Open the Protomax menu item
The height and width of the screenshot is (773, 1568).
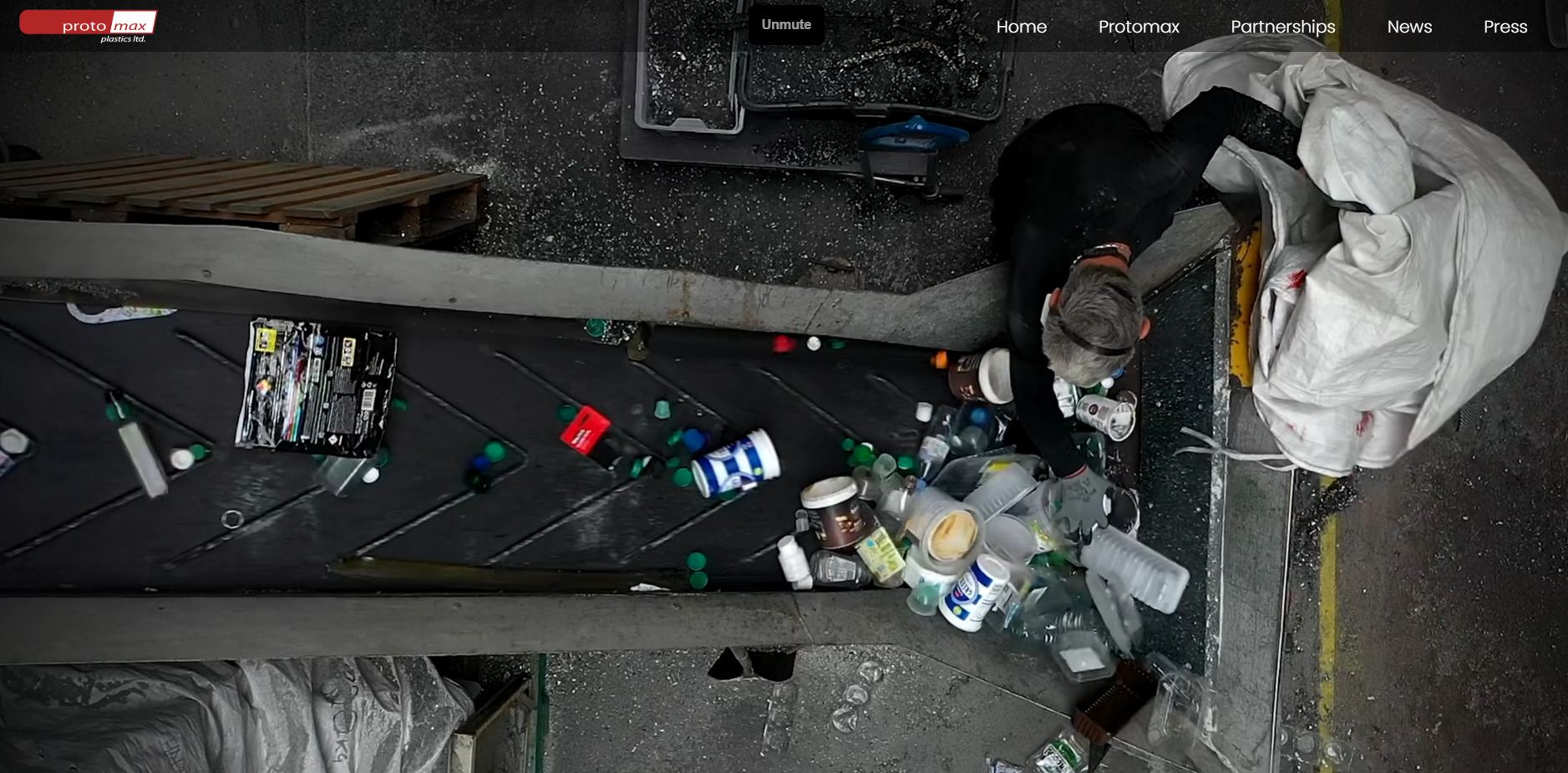click(x=1139, y=27)
